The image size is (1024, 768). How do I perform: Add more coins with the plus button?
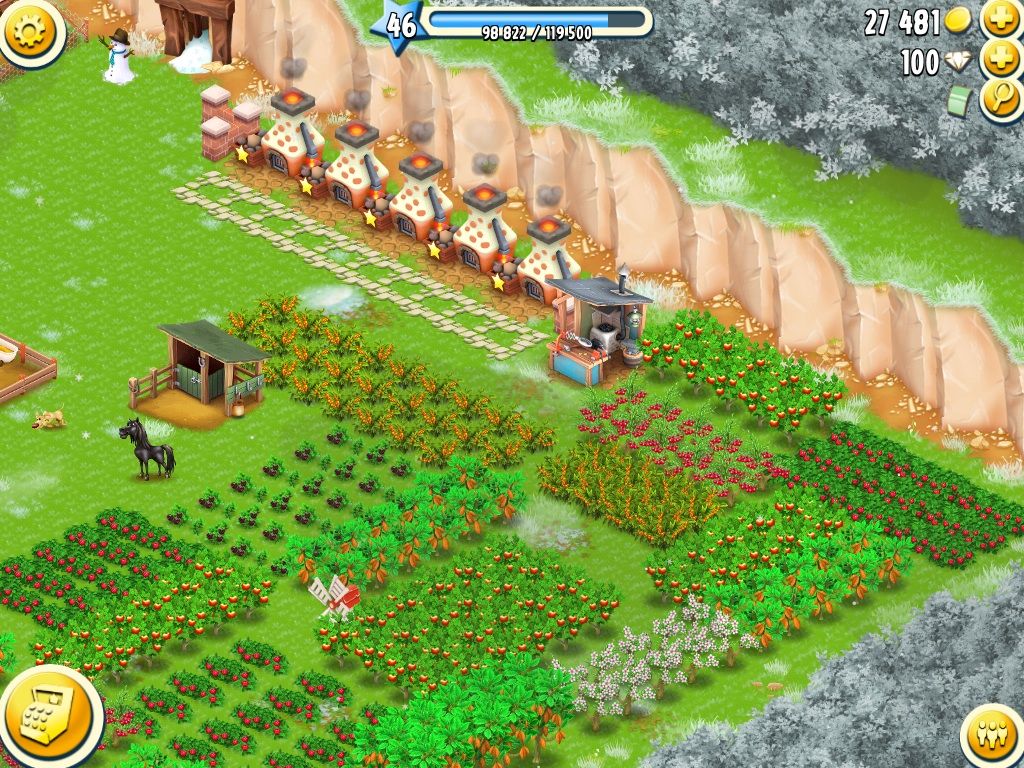pos(1000,19)
